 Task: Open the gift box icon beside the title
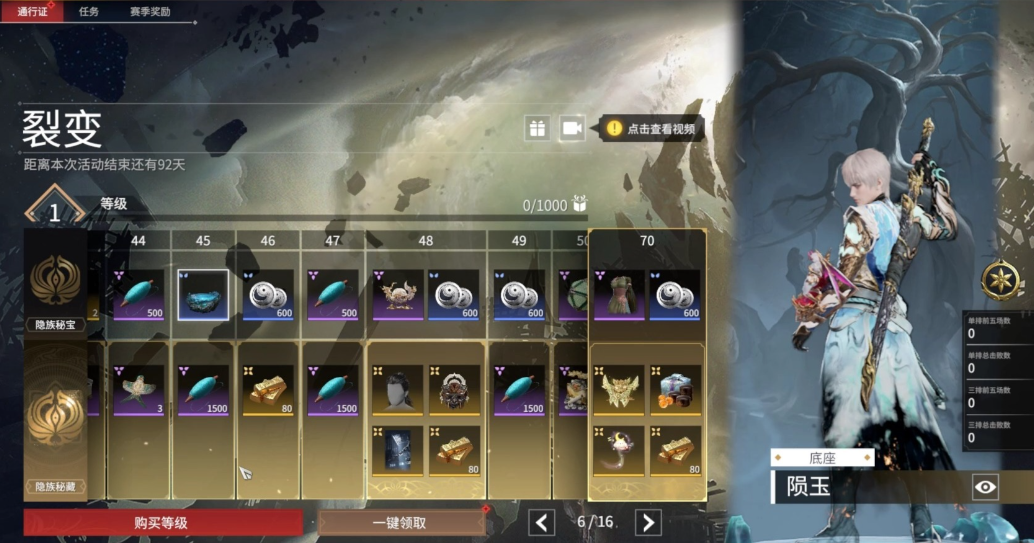pyautogui.click(x=538, y=128)
